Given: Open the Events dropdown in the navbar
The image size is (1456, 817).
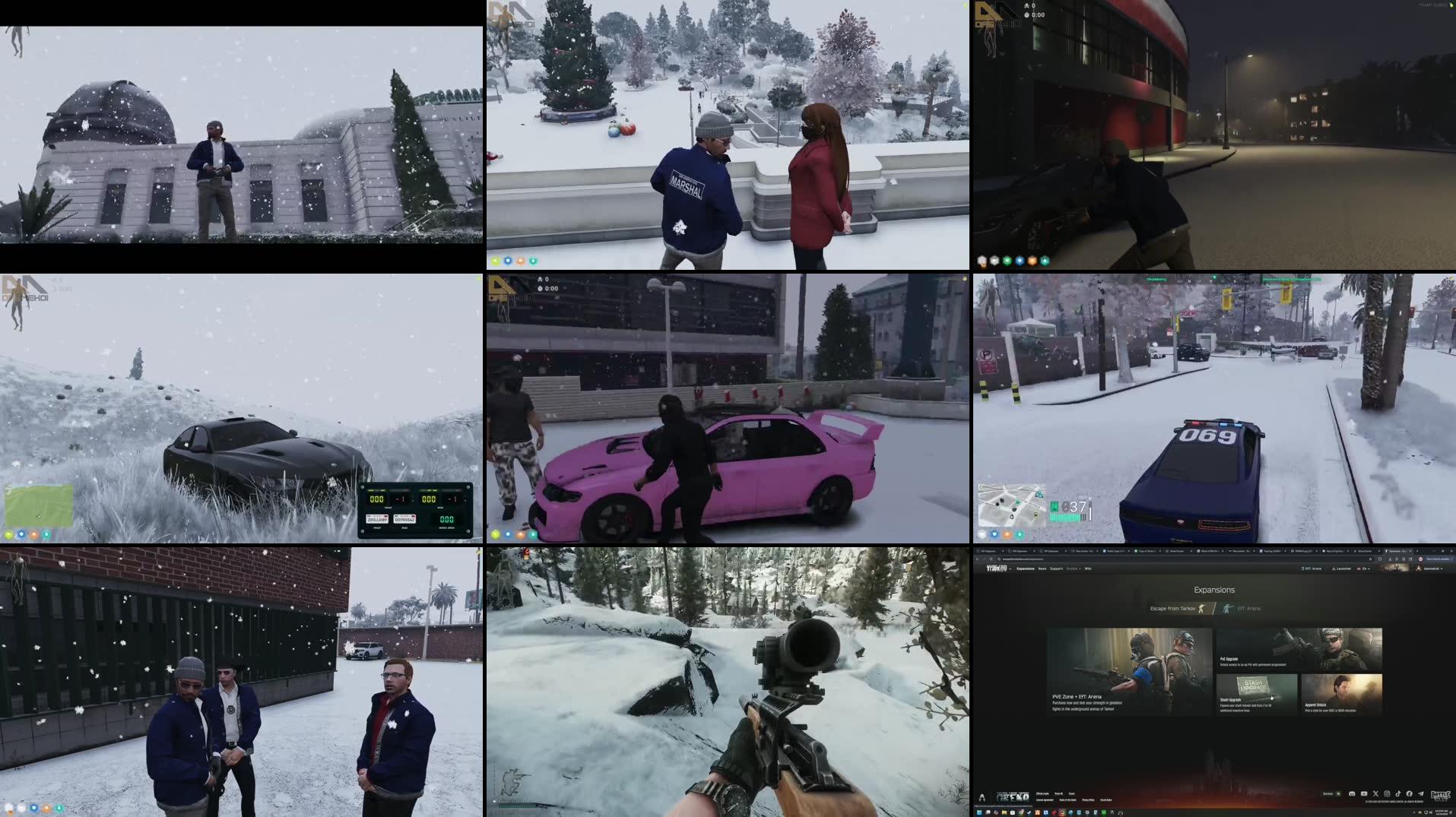Looking at the screenshot, I should (x=1074, y=568).
